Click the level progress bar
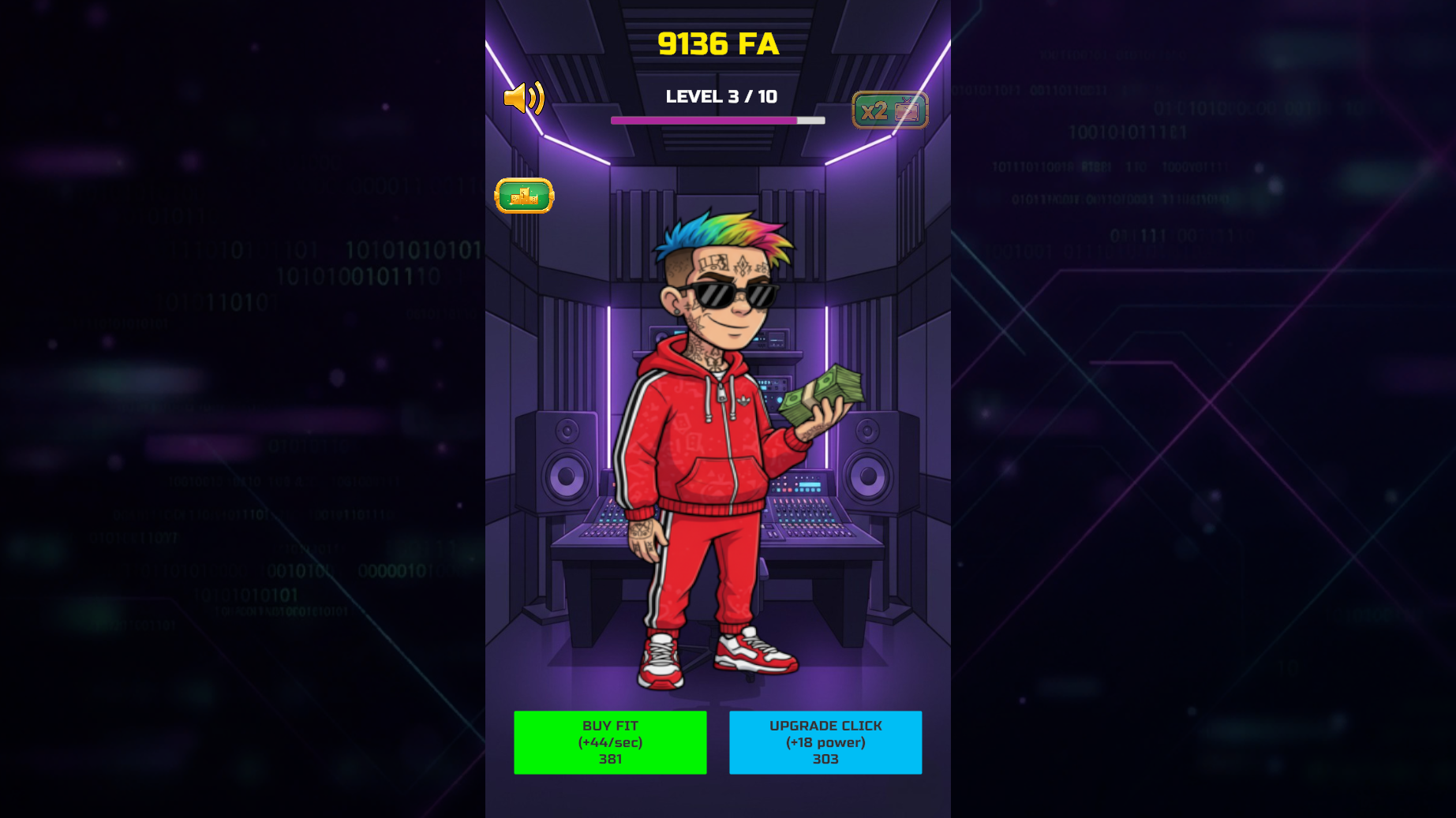The image size is (1456, 818). tap(718, 120)
